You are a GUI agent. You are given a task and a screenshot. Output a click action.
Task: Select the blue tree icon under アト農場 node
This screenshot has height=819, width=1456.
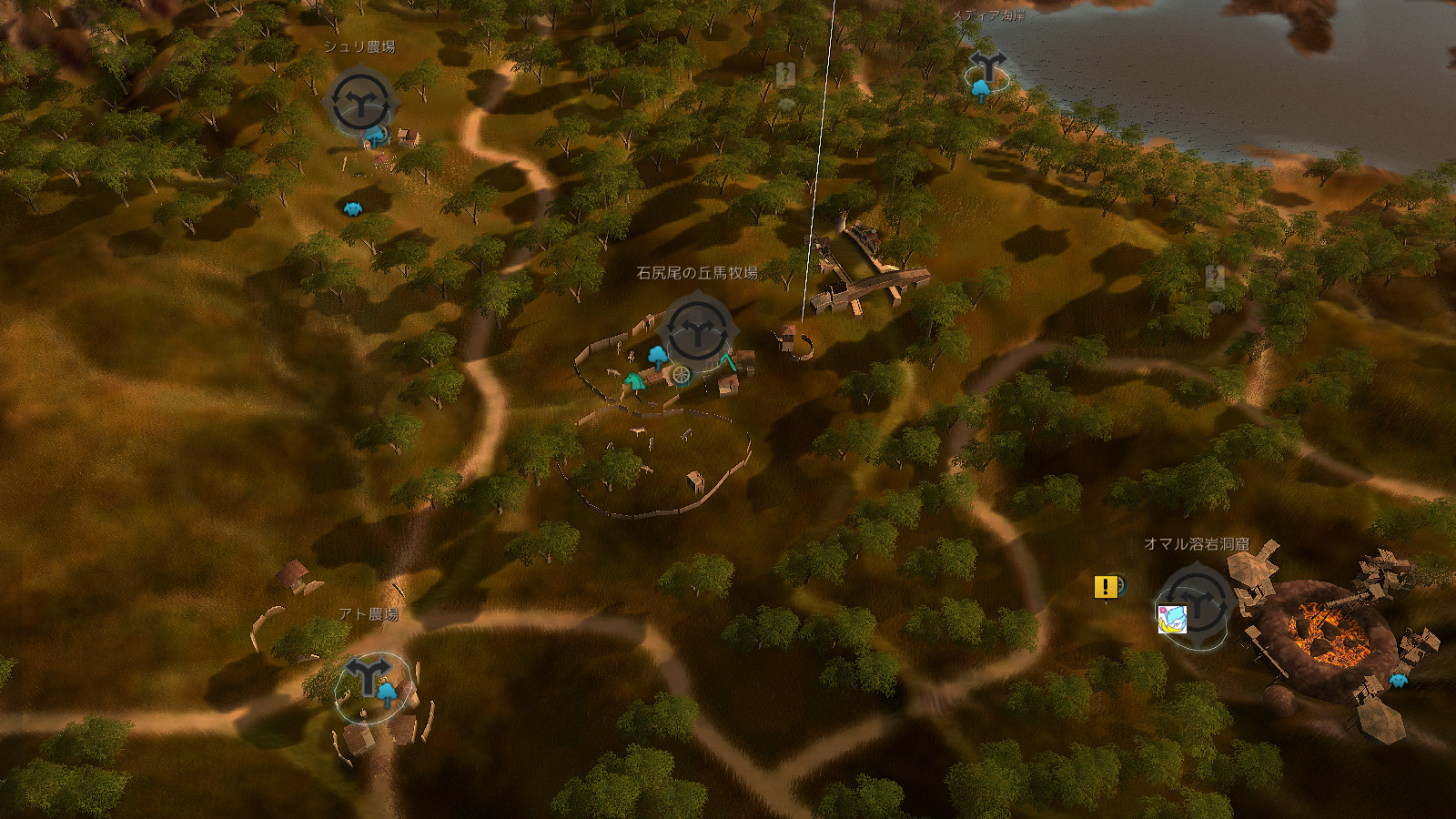(x=389, y=693)
